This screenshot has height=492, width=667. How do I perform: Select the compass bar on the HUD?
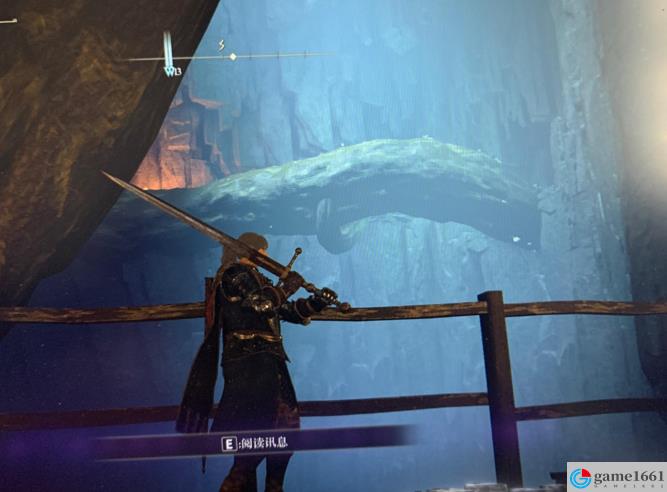[x=232, y=56]
